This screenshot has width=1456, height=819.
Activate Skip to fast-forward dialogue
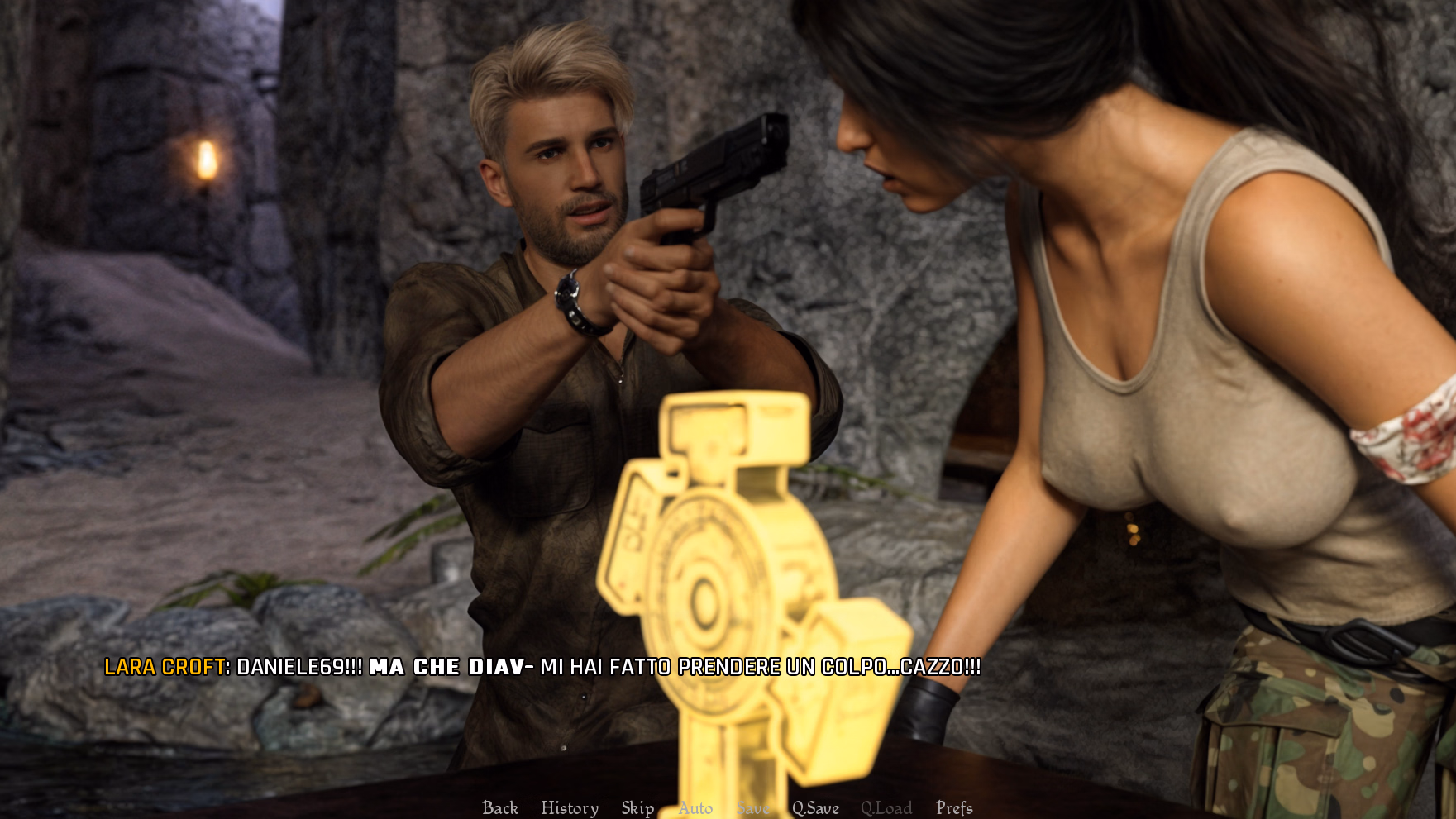[x=637, y=807]
